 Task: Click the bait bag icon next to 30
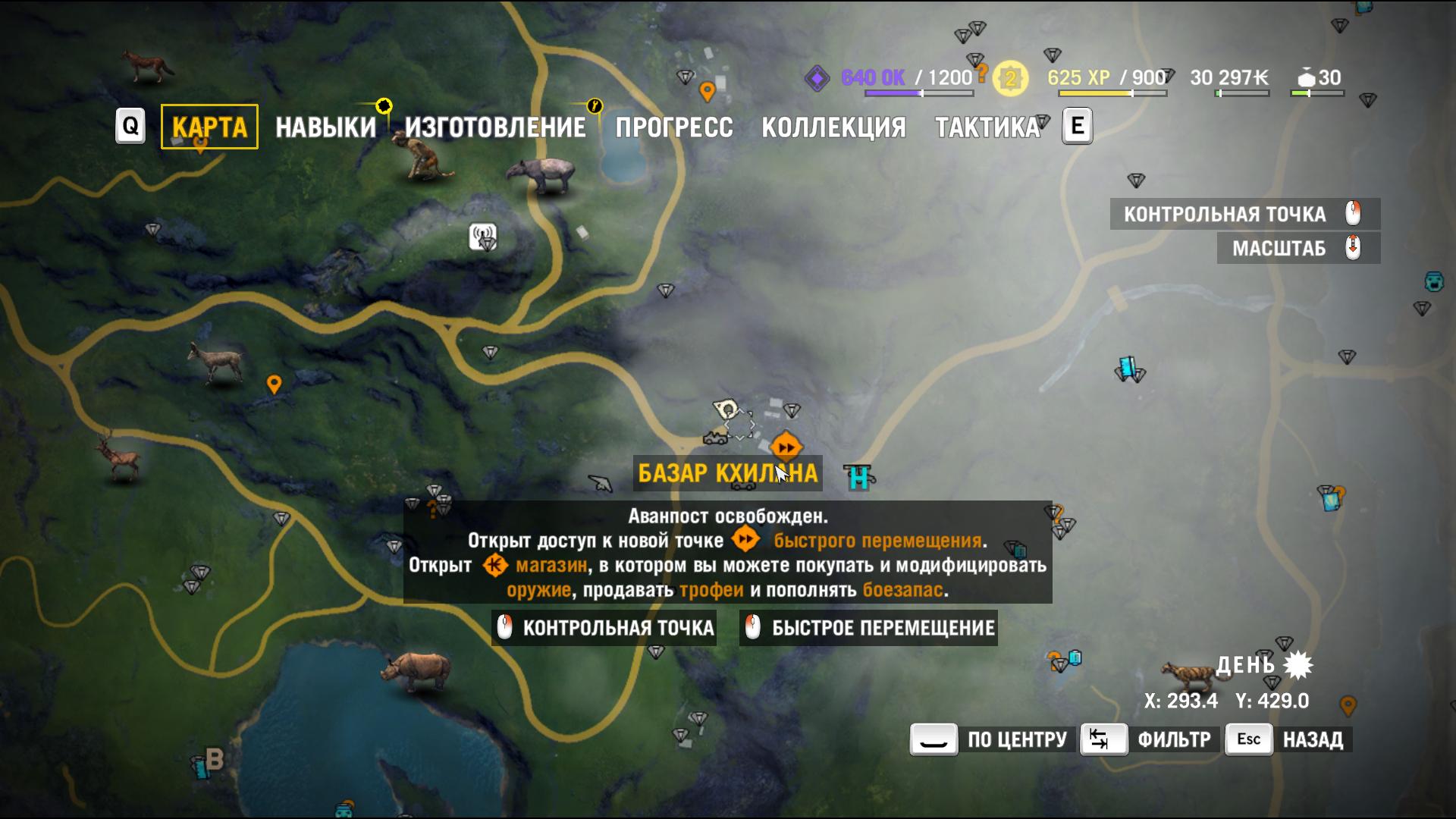(1306, 78)
